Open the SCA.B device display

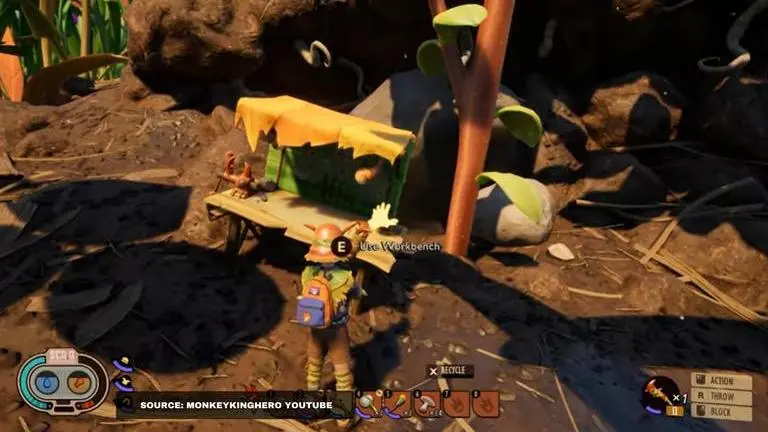pos(62,383)
